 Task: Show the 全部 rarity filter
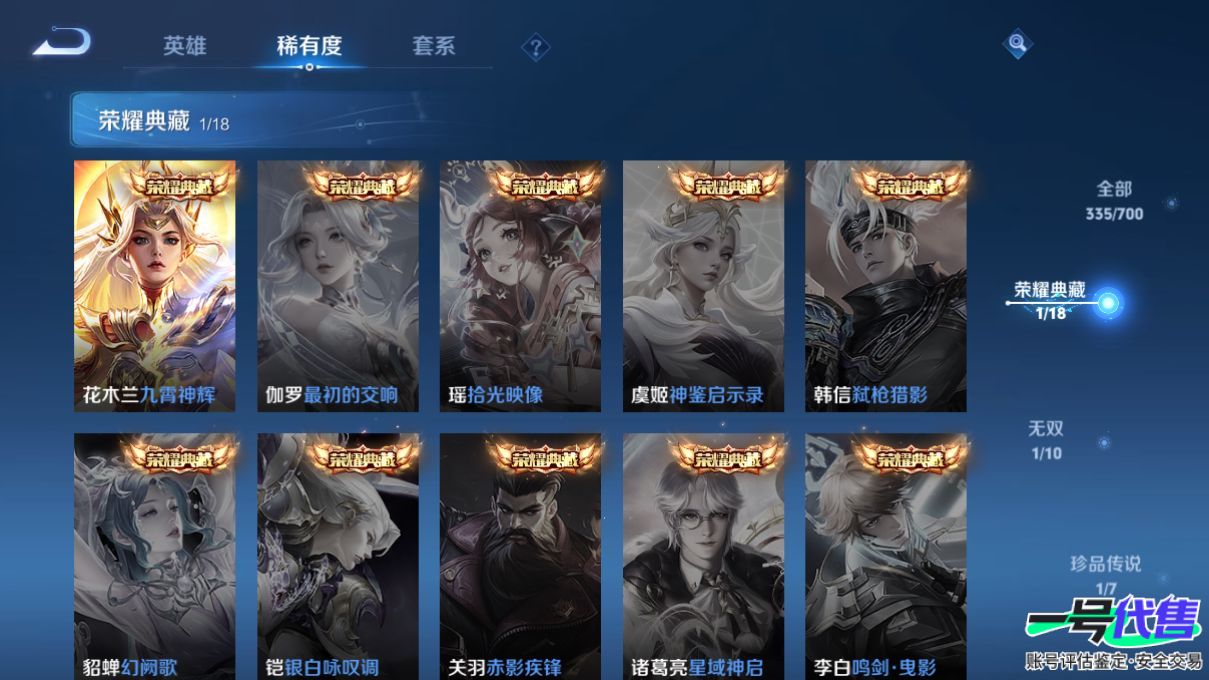1114,199
